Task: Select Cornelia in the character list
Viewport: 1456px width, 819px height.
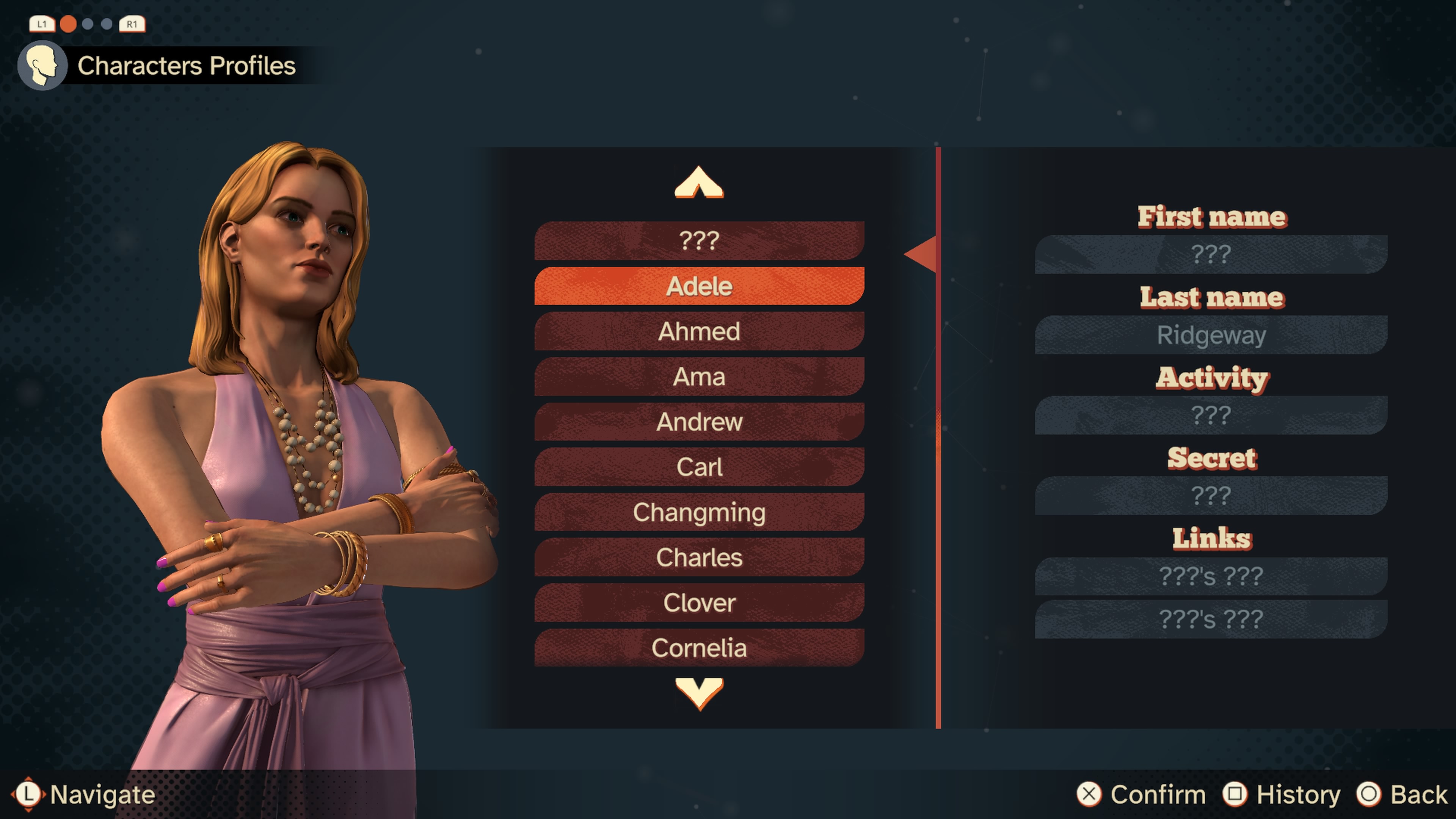Action: [x=699, y=648]
